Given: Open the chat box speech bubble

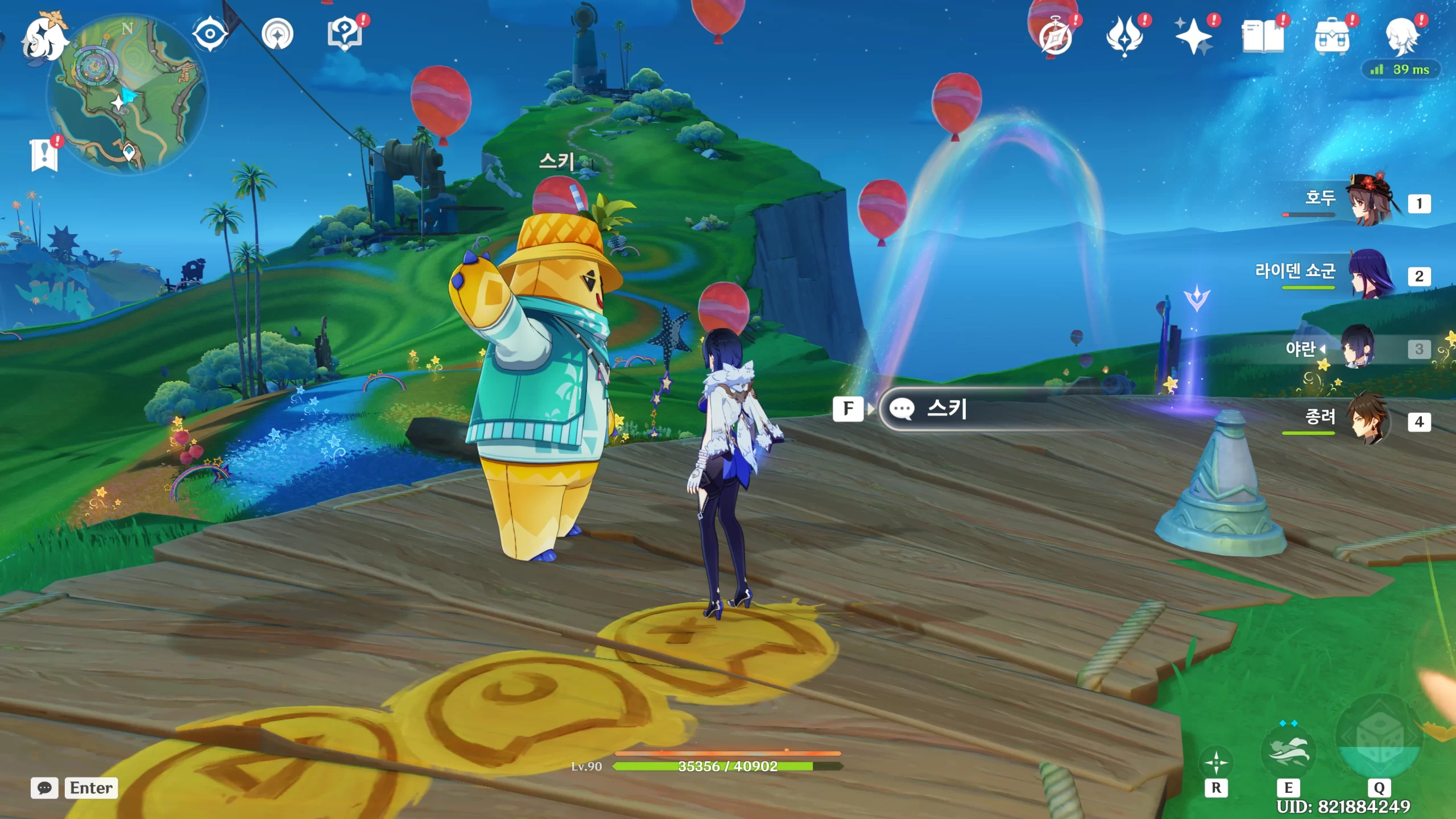Looking at the screenshot, I should tap(44, 788).
